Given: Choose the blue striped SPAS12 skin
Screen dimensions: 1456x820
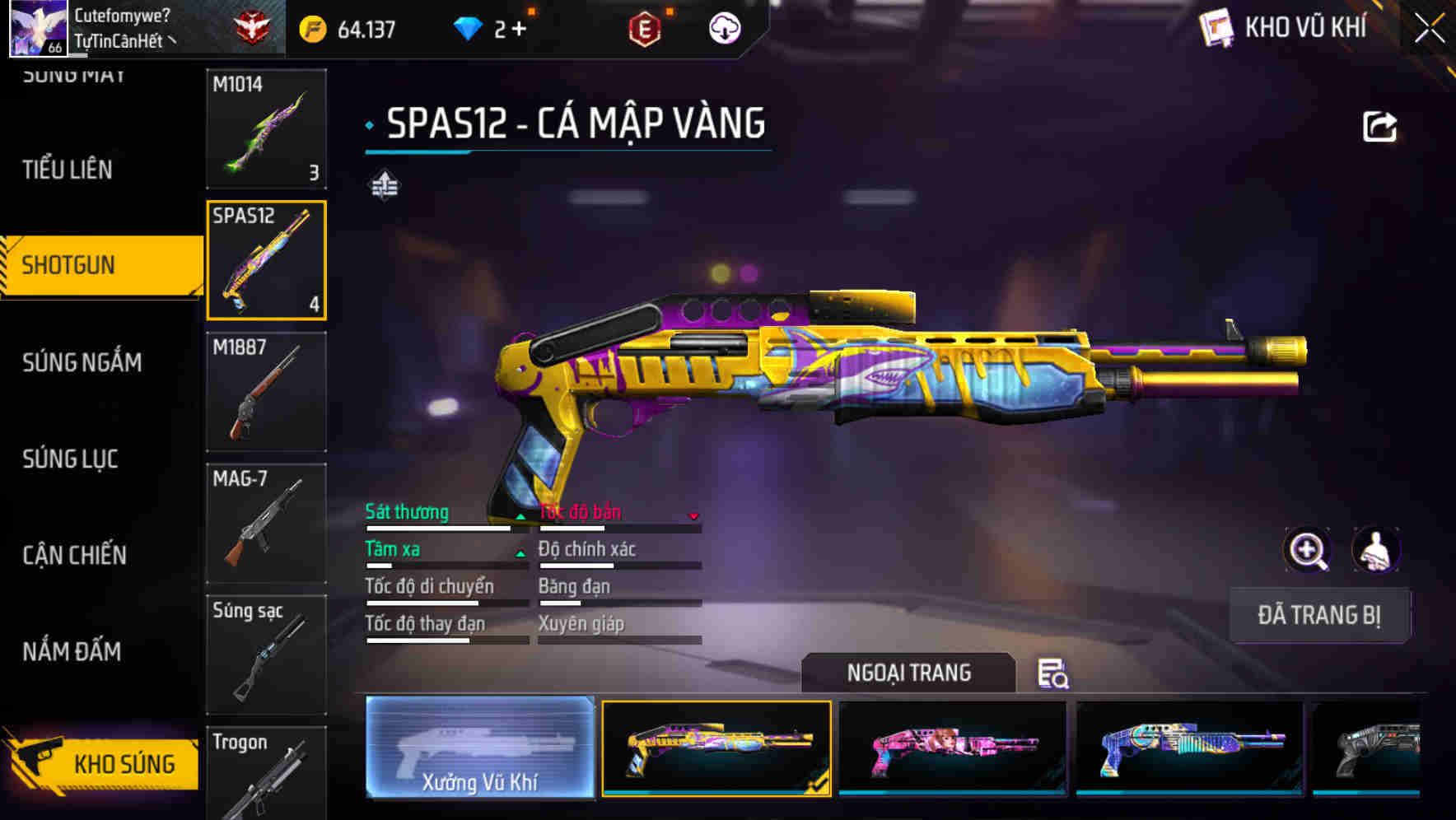Looking at the screenshot, I should pyautogui.click(x=1190, y=748).
